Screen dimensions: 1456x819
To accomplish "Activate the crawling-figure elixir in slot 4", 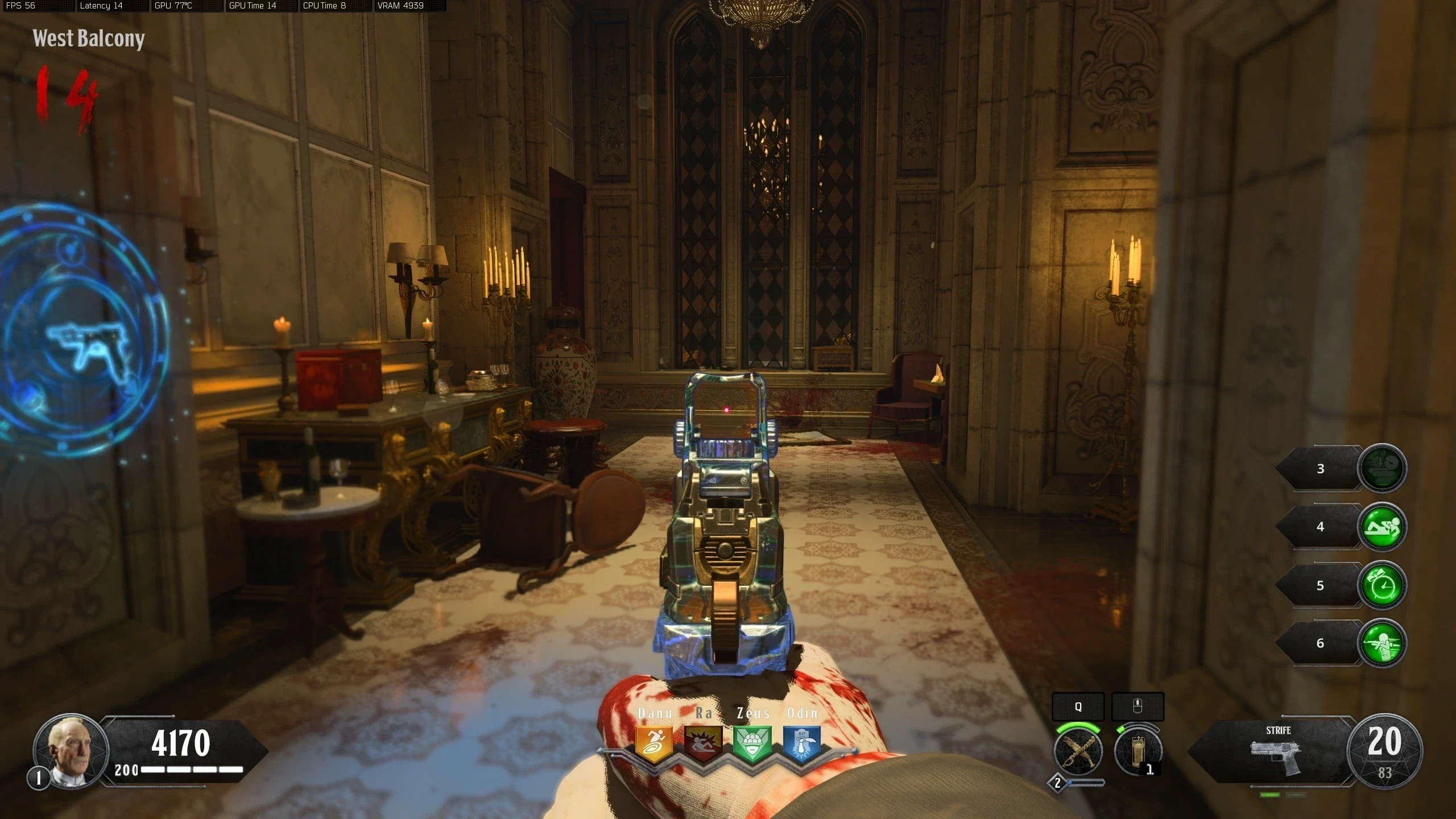I will coord(1382,527).
